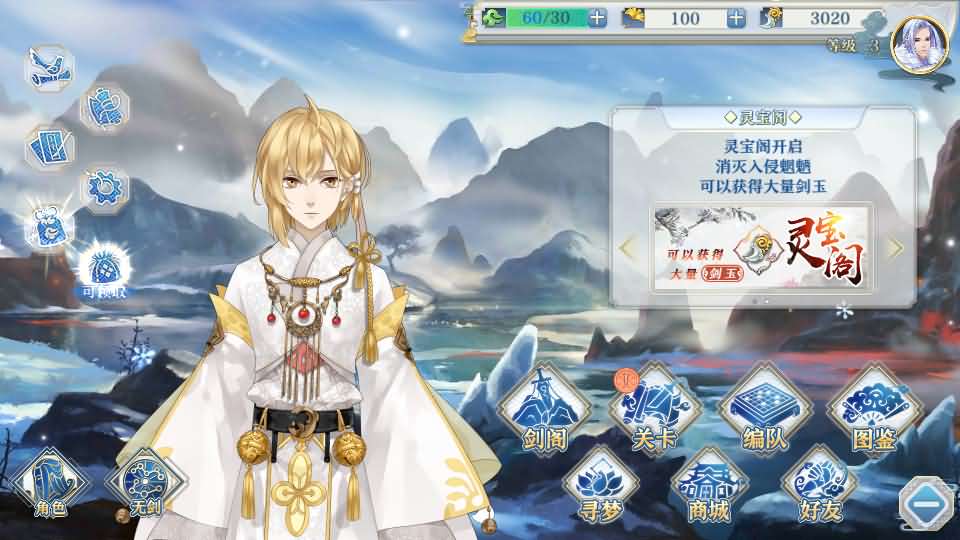Click the 灵宝阁 event banner
Screen dimensions: 960x540
760,248
